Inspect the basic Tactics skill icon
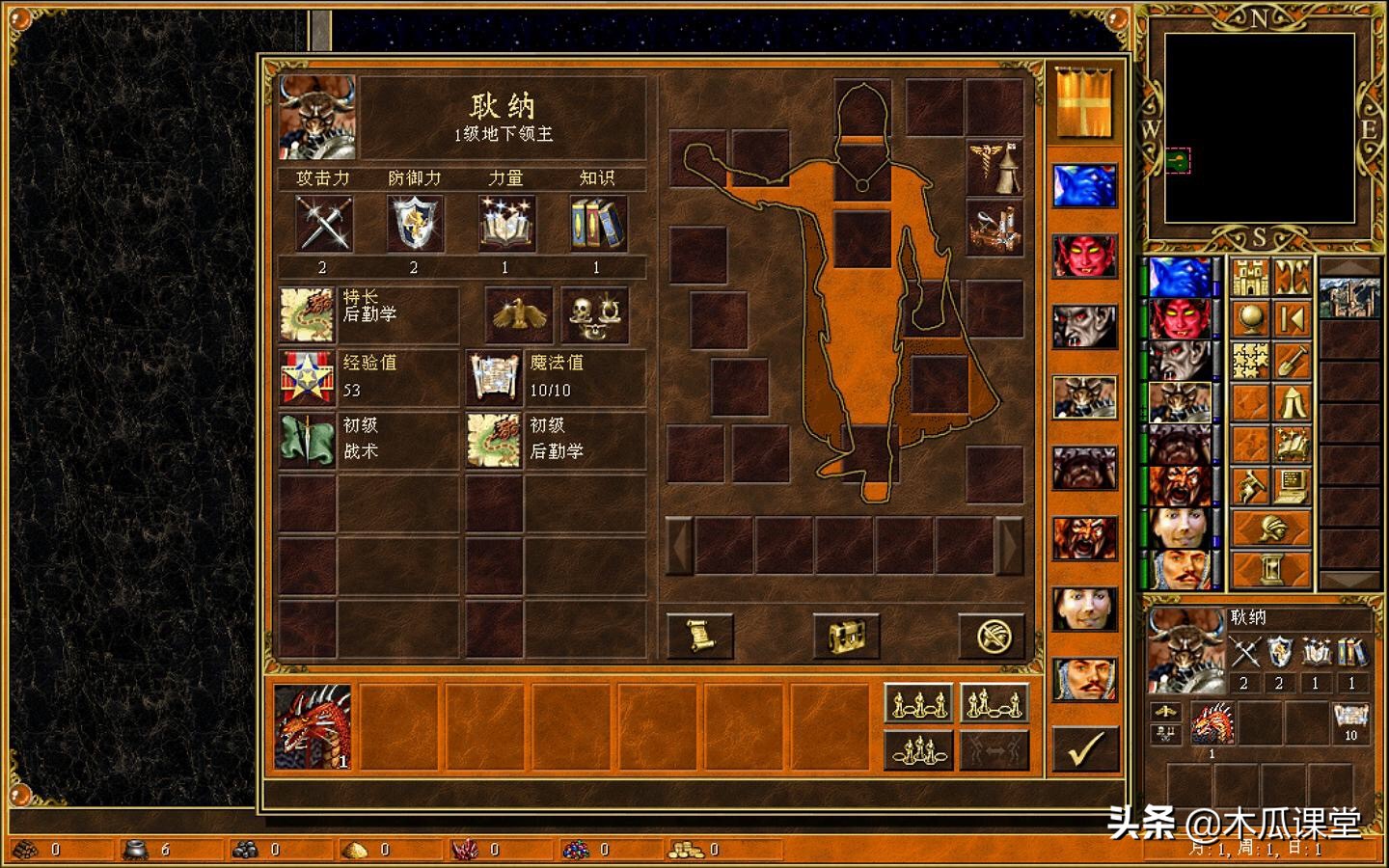This screenshot has height=868, width=1389. point(307,440)
